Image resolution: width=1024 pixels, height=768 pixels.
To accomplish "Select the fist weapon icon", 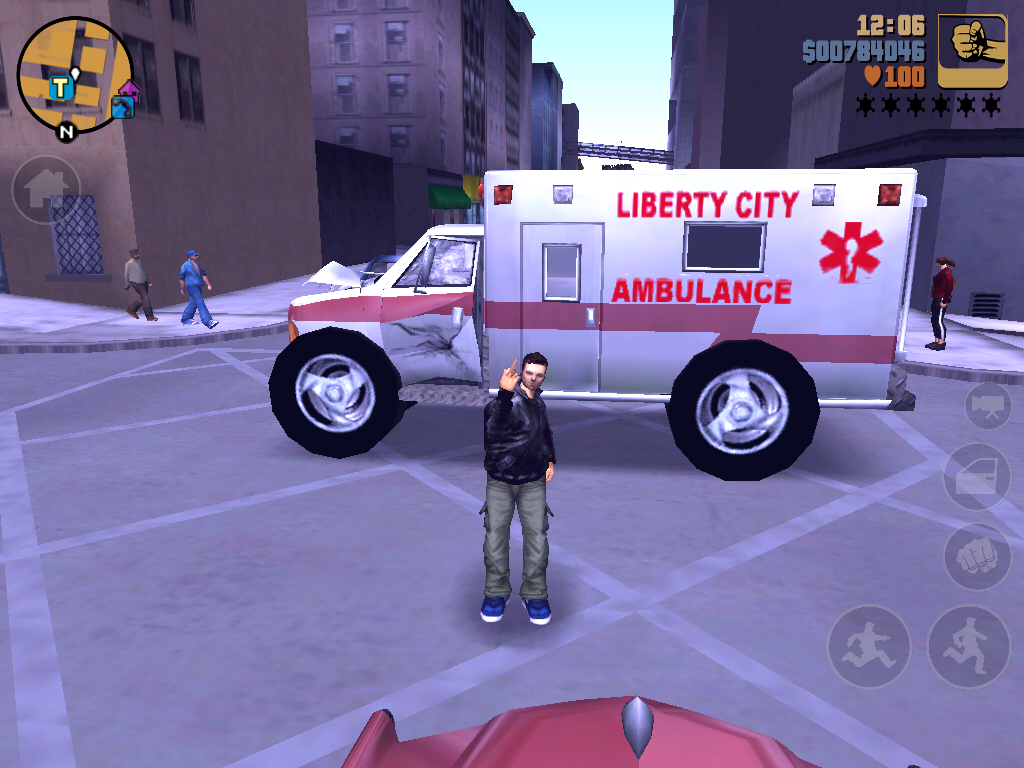I will [x=971, y=50].
